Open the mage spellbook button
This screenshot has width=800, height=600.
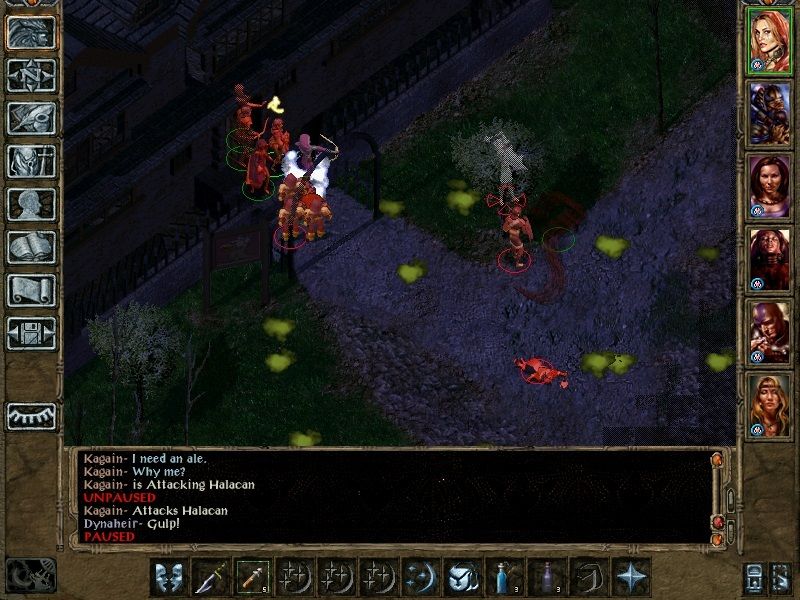[31, 247]
